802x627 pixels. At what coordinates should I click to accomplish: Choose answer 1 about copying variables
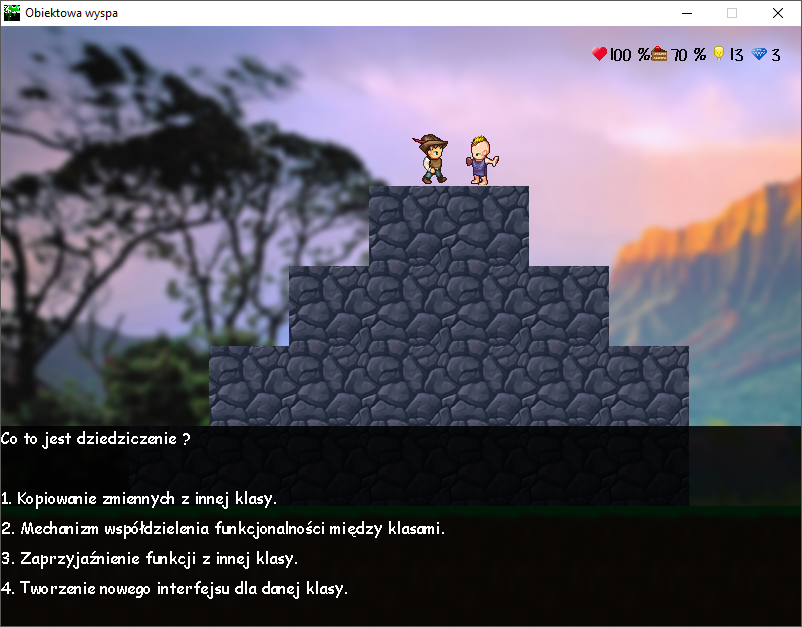(139, 498)
